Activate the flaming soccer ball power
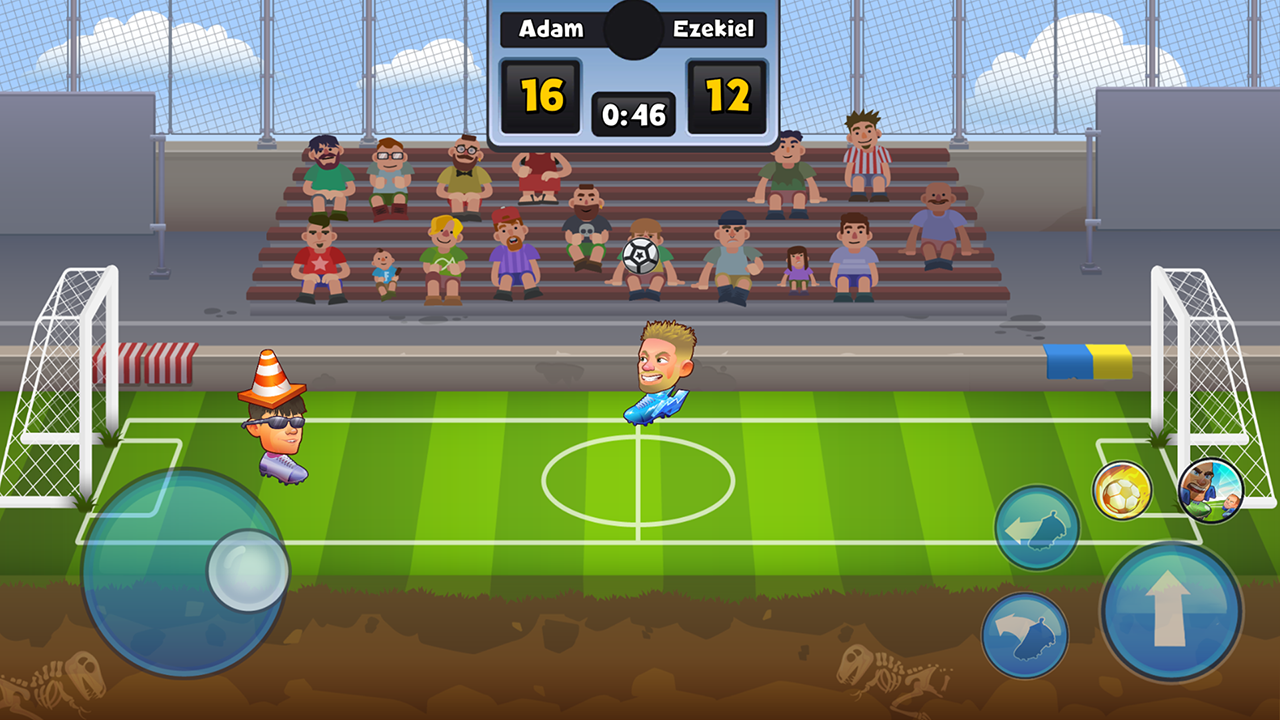This screenshot has width=1280, height=720. point(1122,490)
